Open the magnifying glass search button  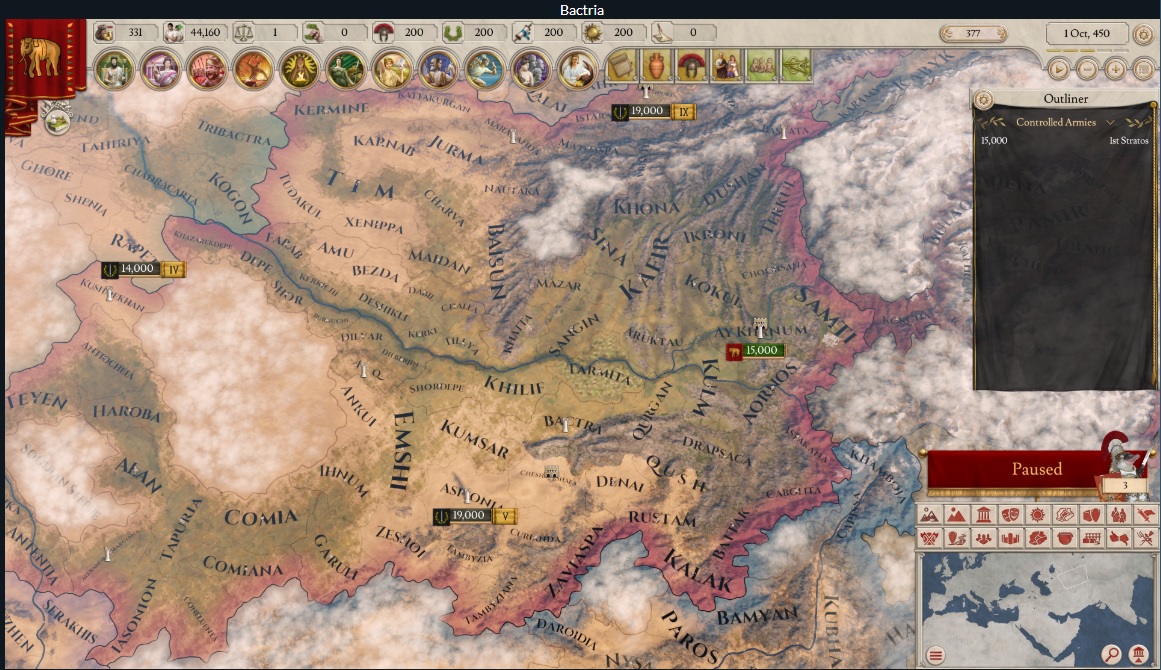click(1109, 655)
